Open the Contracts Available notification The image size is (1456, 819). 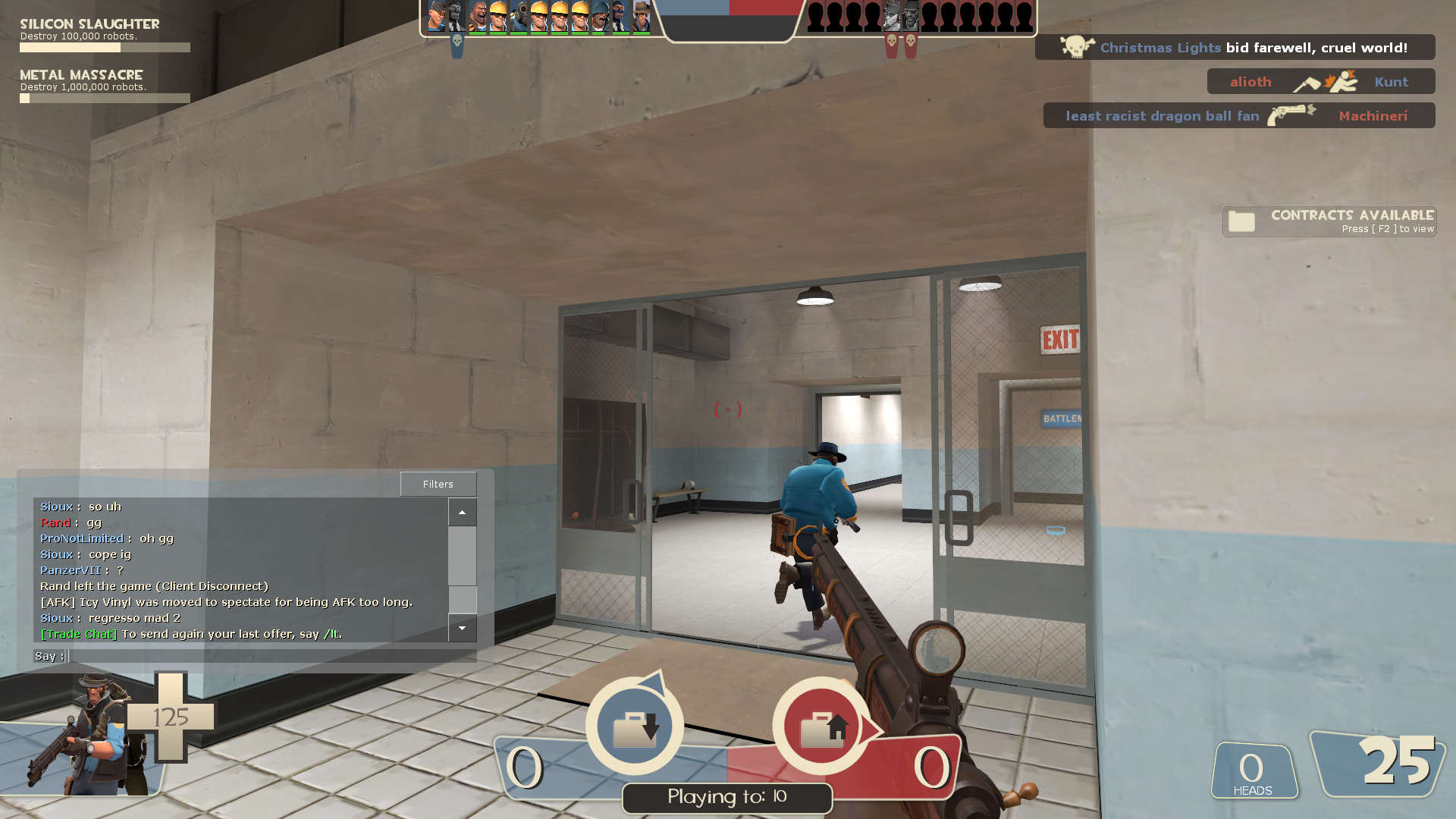(x=1329, y=221)
